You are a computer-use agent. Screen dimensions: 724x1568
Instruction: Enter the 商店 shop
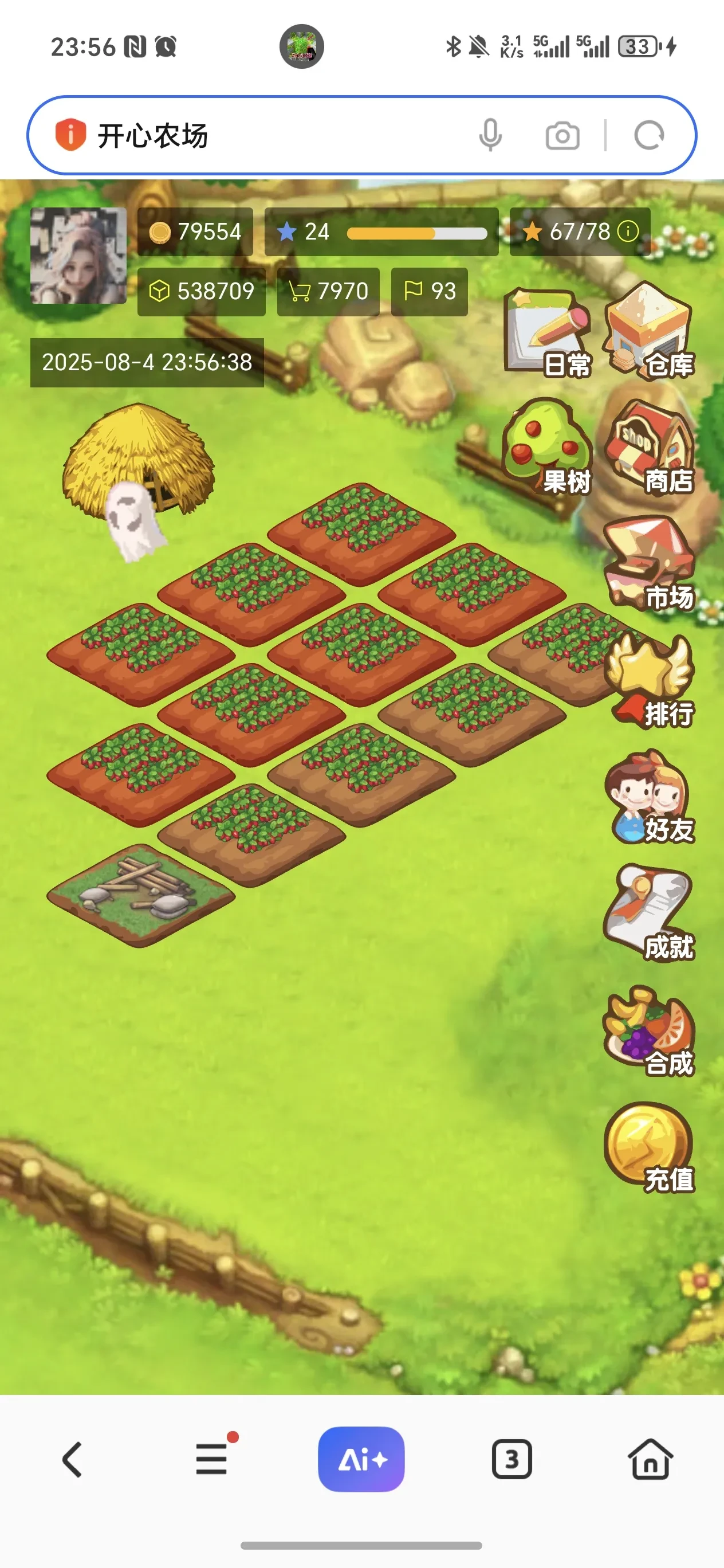coord(650,448)
